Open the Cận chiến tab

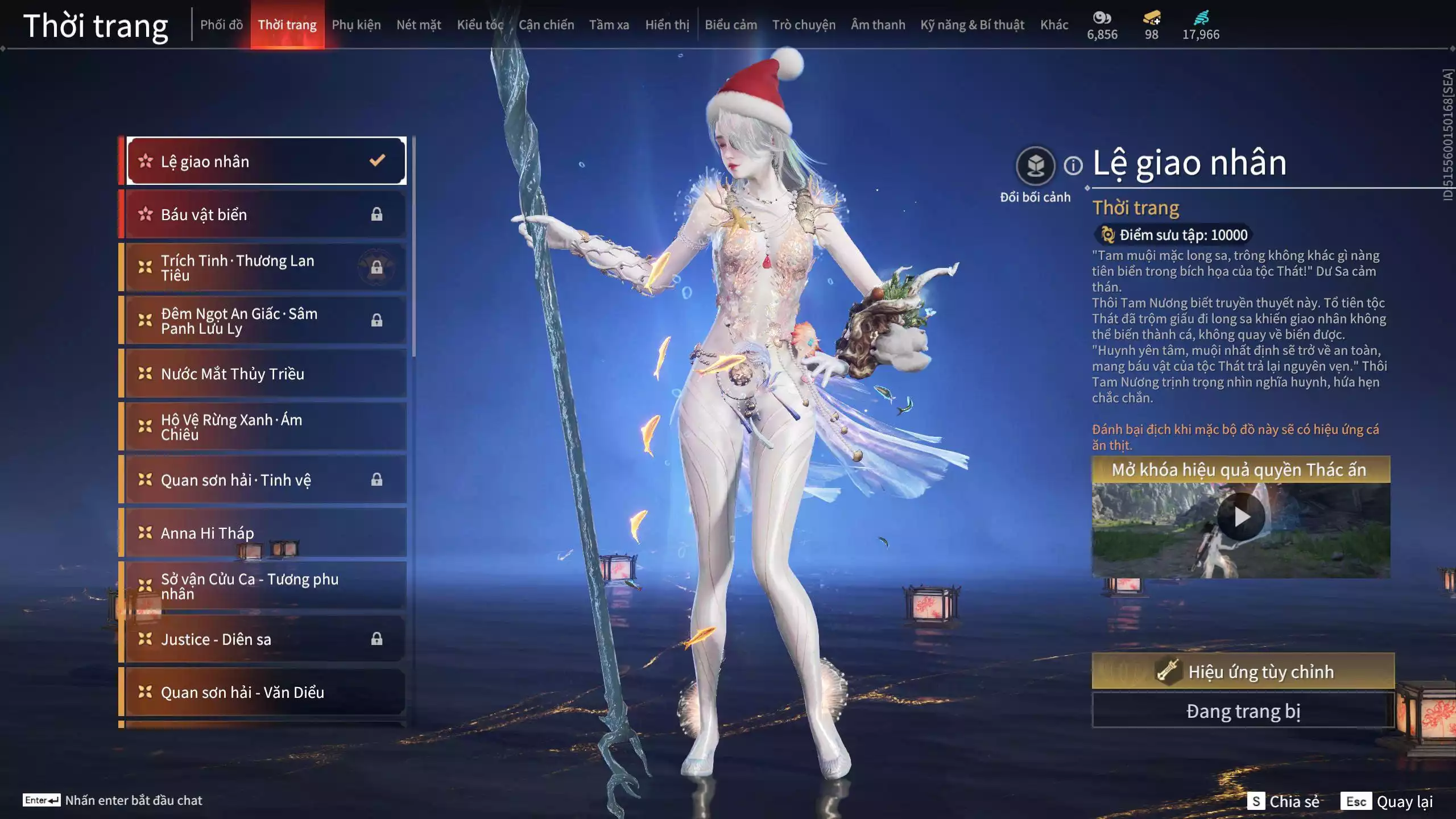click(546, 25)
